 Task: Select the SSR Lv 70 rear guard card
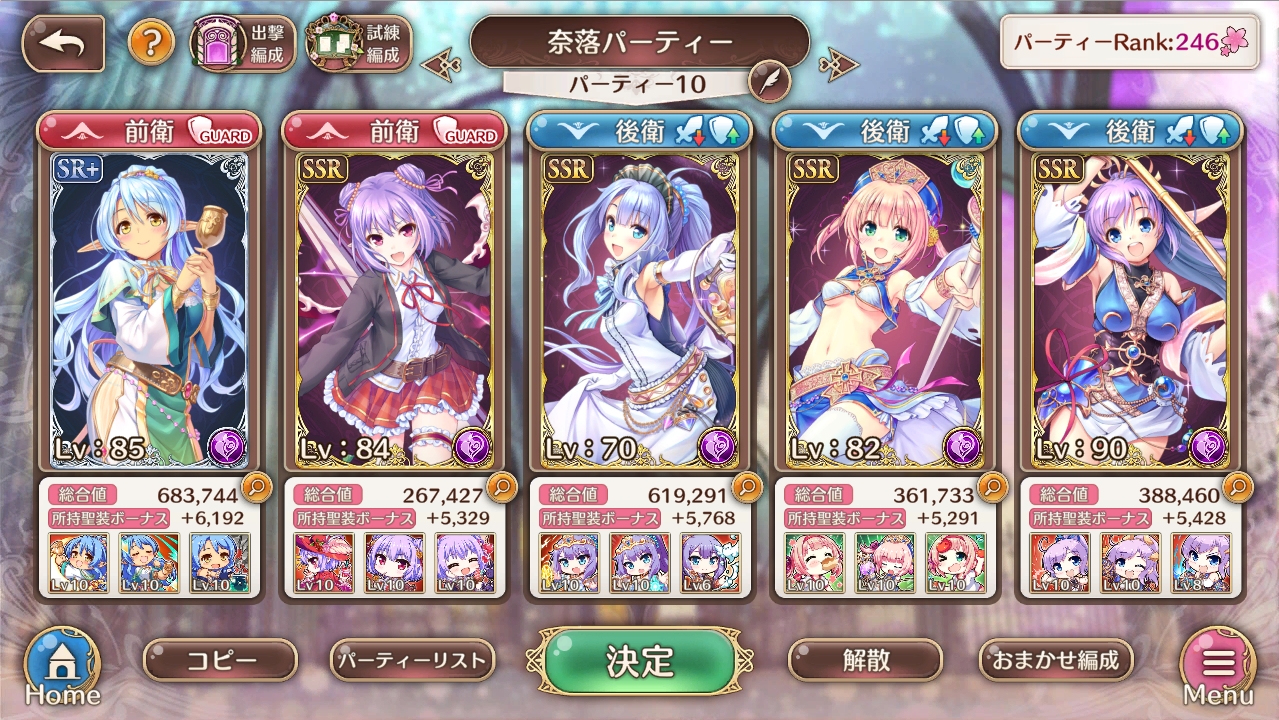(x=638, y=310)
